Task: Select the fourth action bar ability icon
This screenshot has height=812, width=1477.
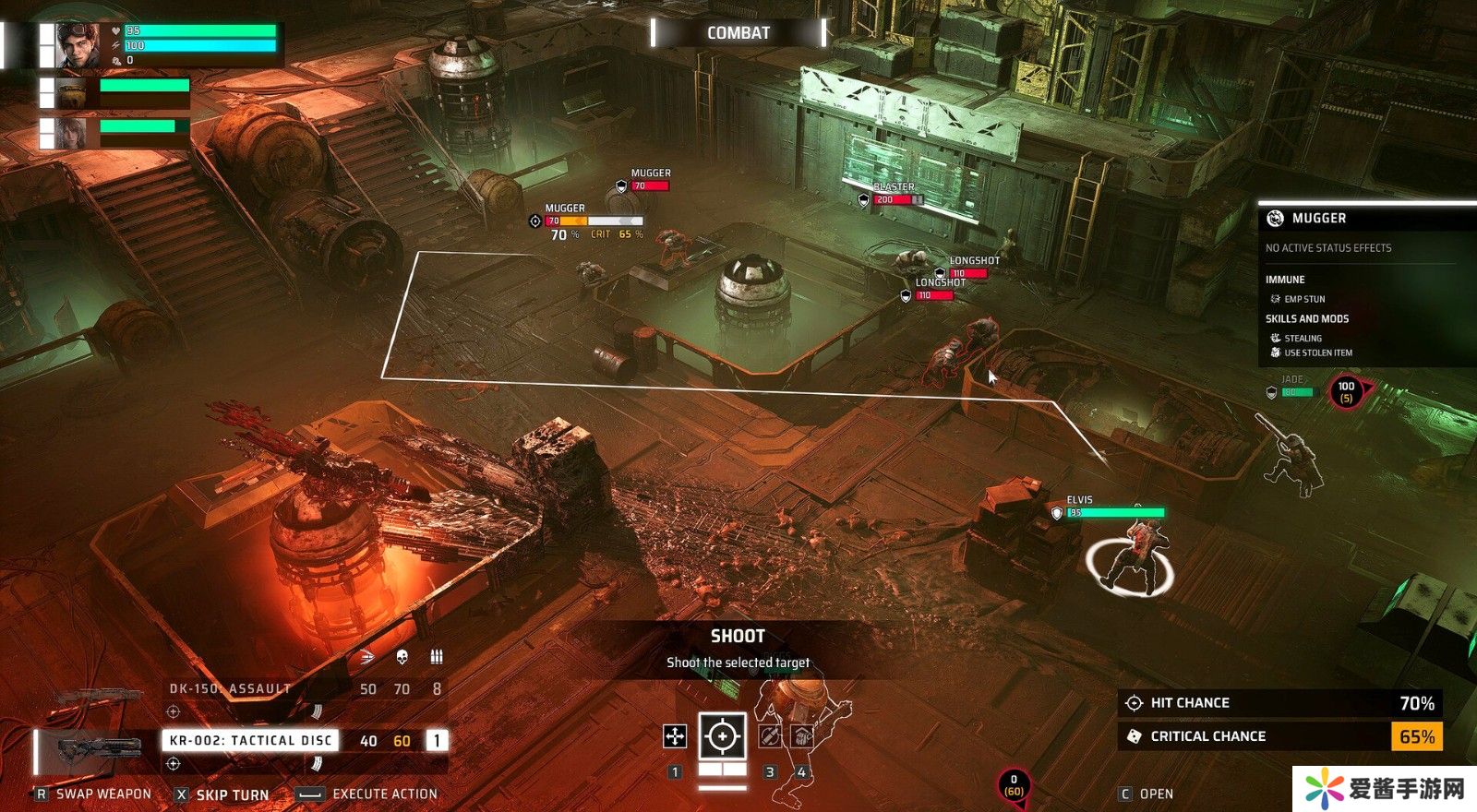Action: (x=801, y=735)
